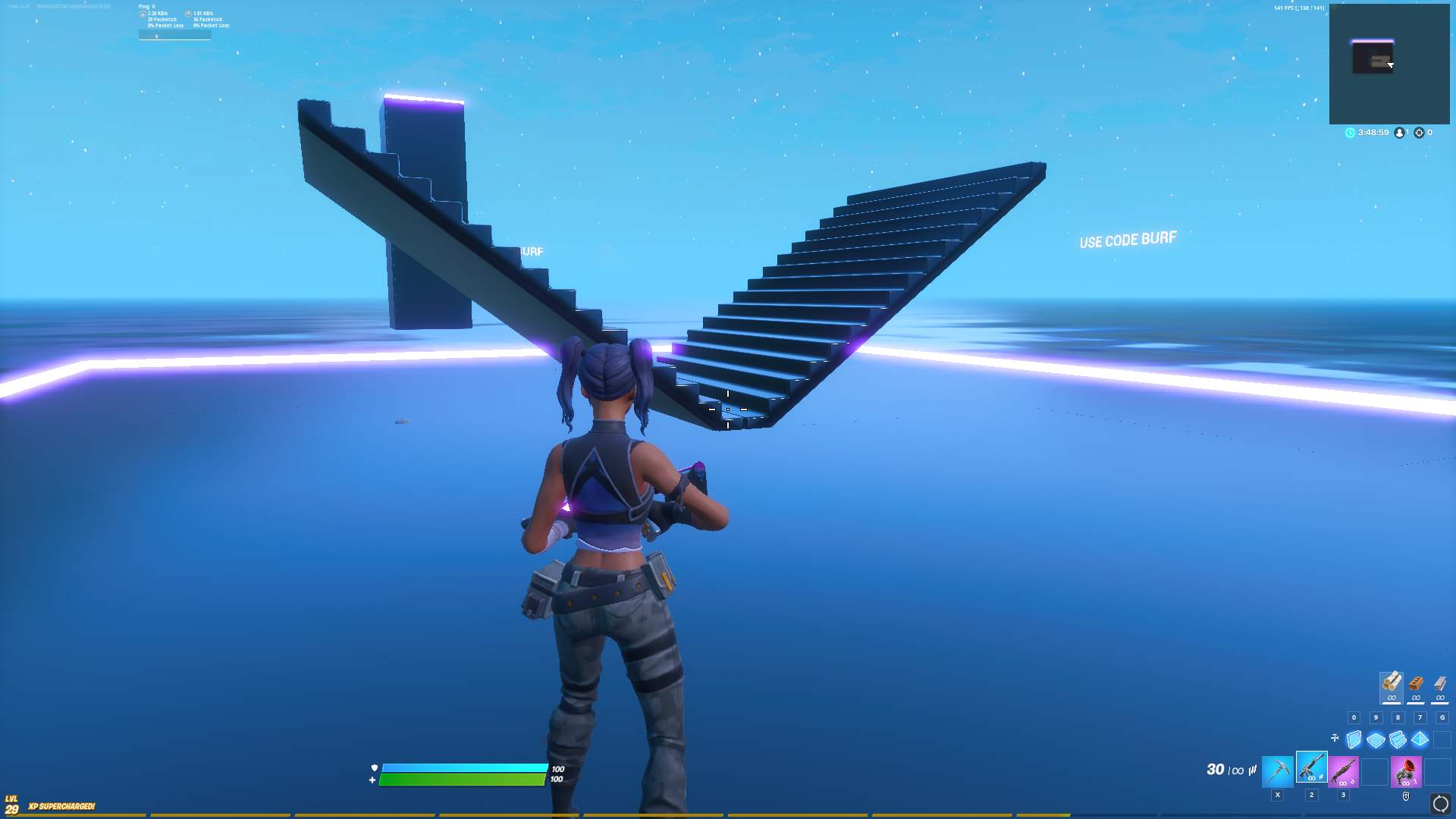Select the pyramid roof build piece icon
Viewport: 1456px width, 819px height.
coord(1420,739)
